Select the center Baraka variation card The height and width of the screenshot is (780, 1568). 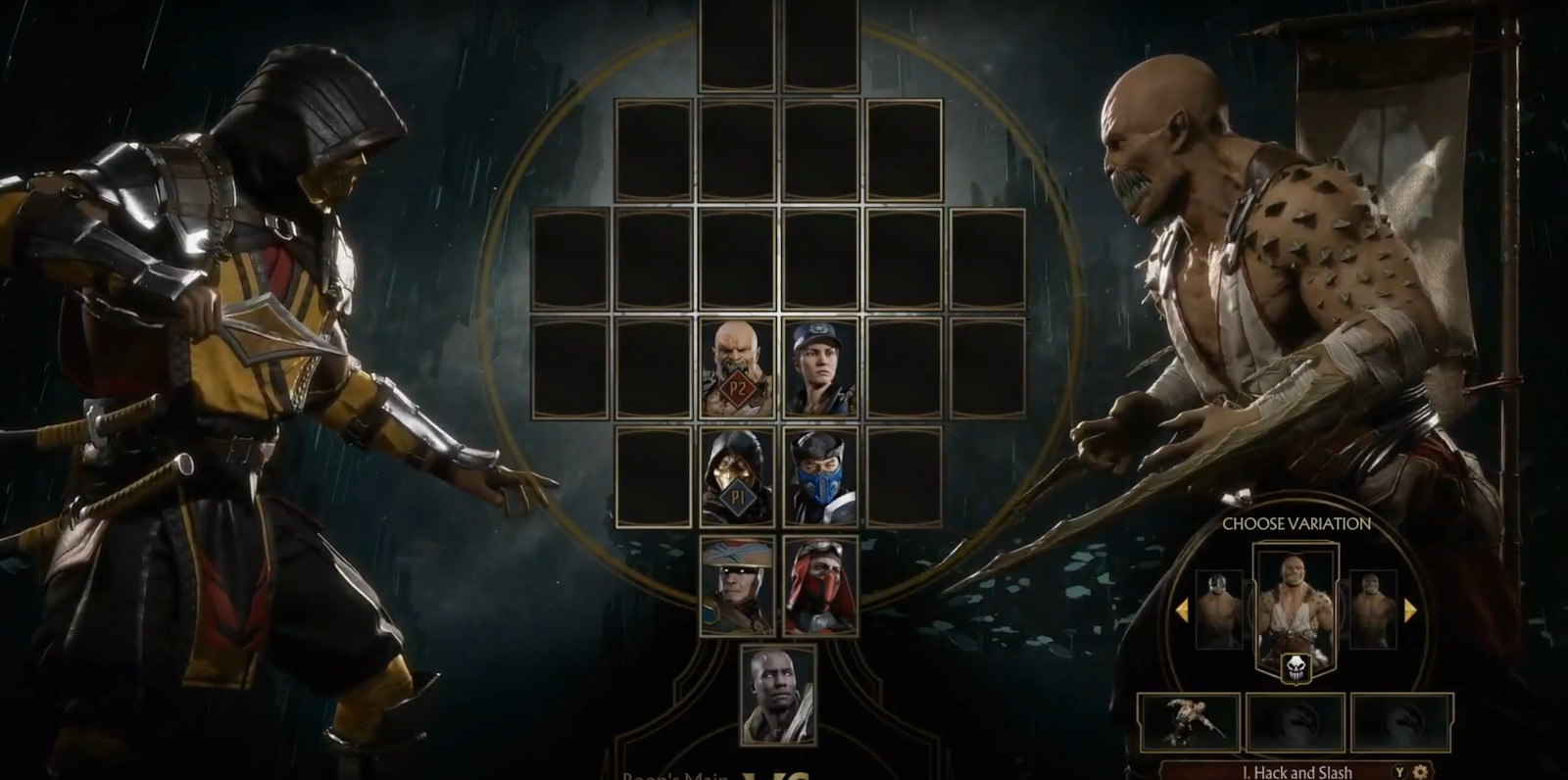1296,603
